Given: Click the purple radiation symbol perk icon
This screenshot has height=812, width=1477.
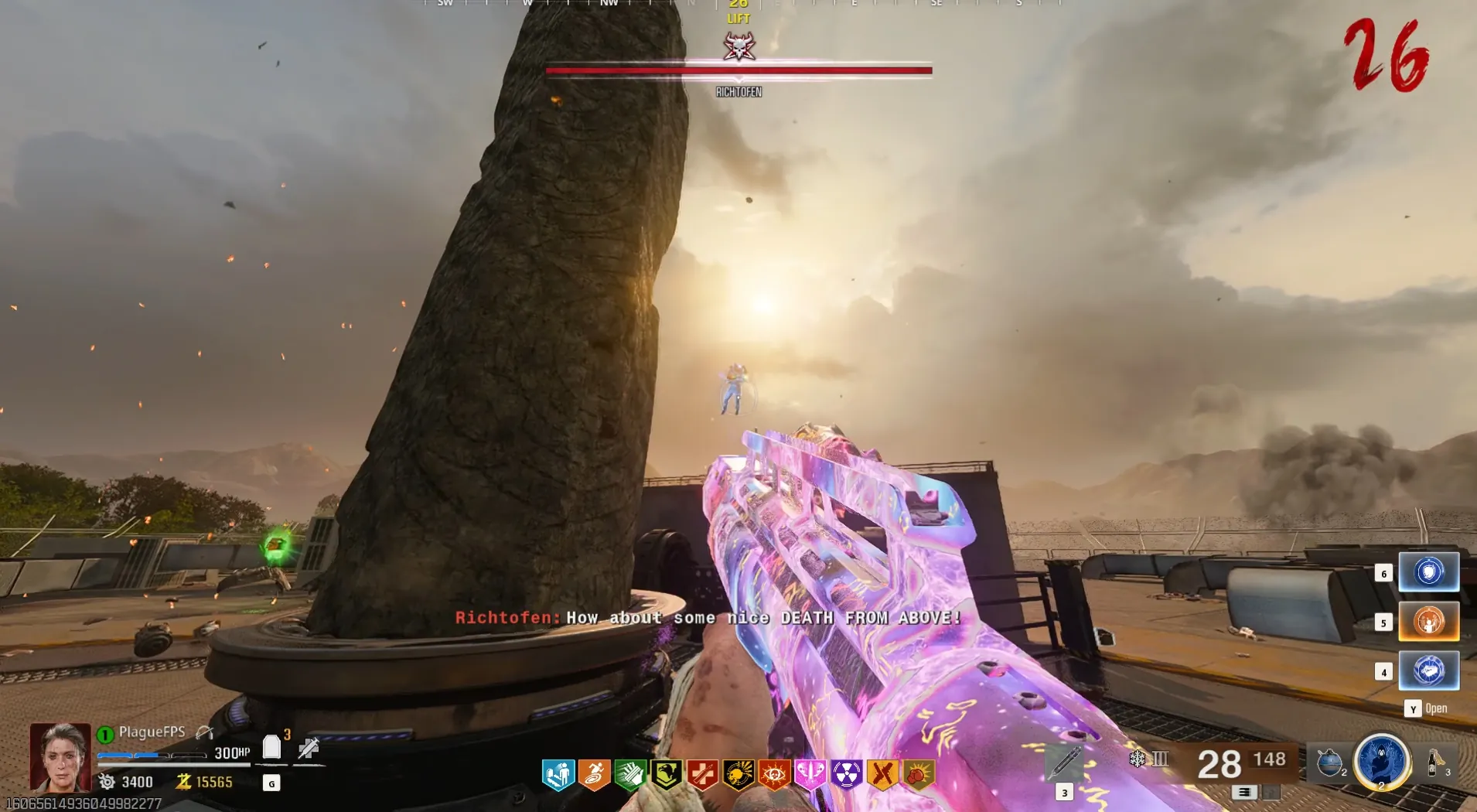Looking at the screenshot, I should 847,774.
